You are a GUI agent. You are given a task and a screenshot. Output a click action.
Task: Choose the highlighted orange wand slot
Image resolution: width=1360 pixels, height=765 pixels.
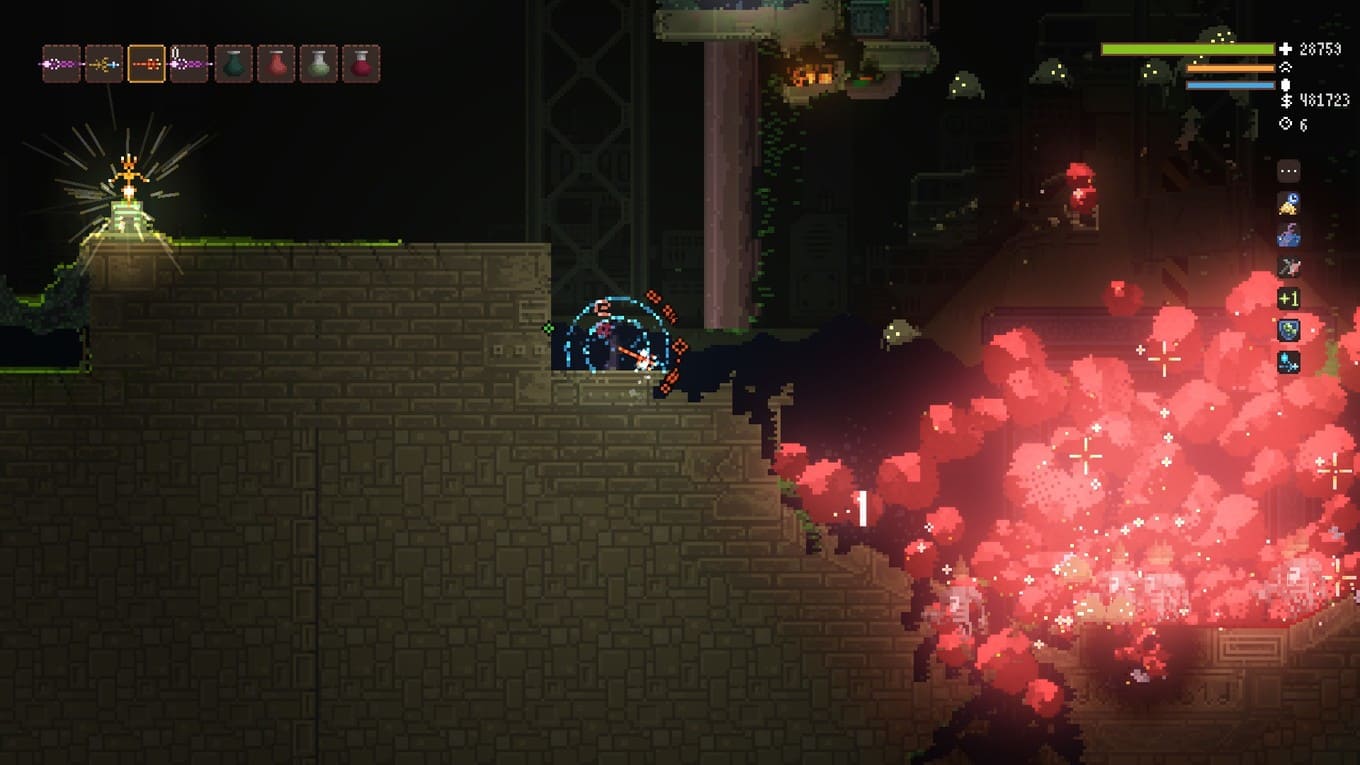[146, 64]
